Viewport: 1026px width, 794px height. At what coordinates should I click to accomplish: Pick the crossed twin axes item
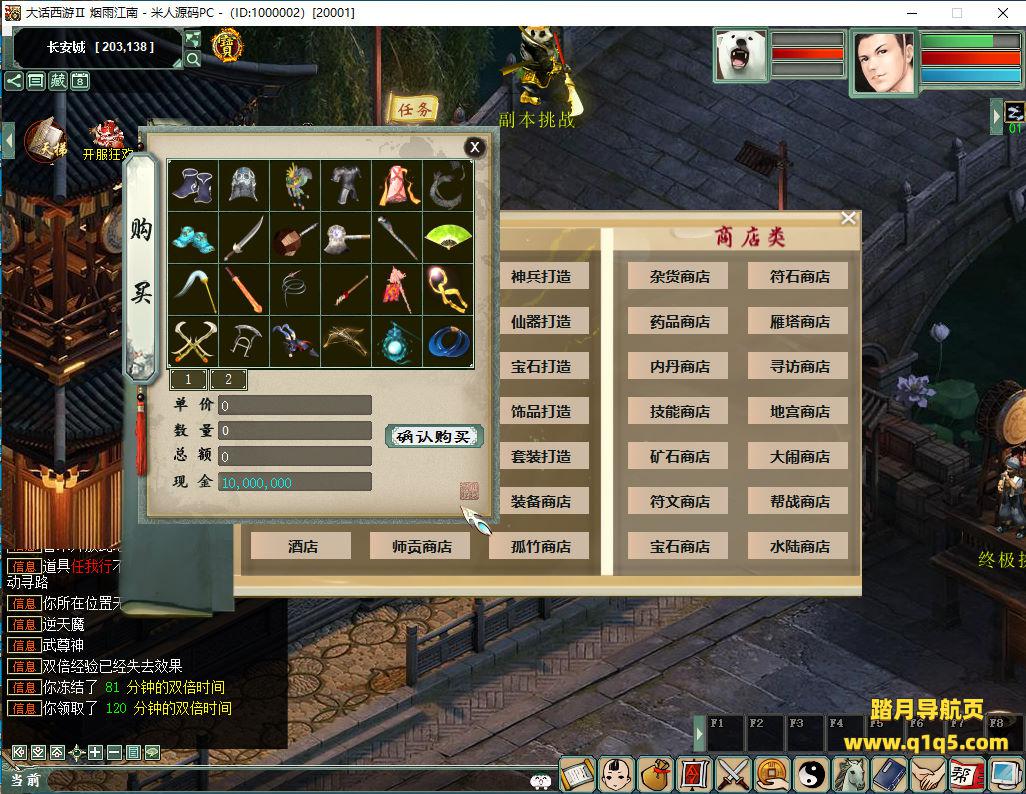(192, 342)
